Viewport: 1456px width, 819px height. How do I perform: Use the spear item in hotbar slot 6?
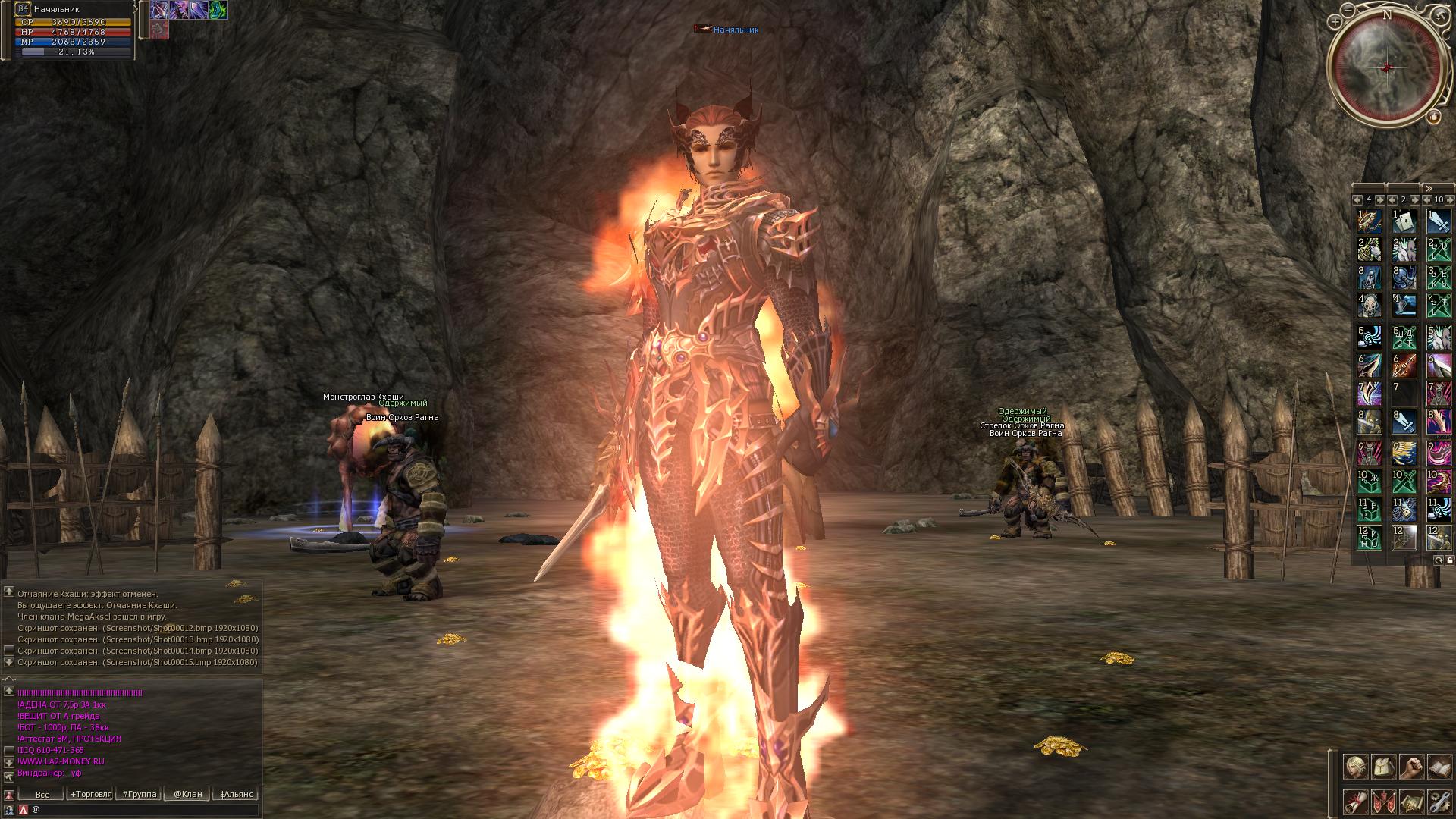click(x=1404, y=366)
